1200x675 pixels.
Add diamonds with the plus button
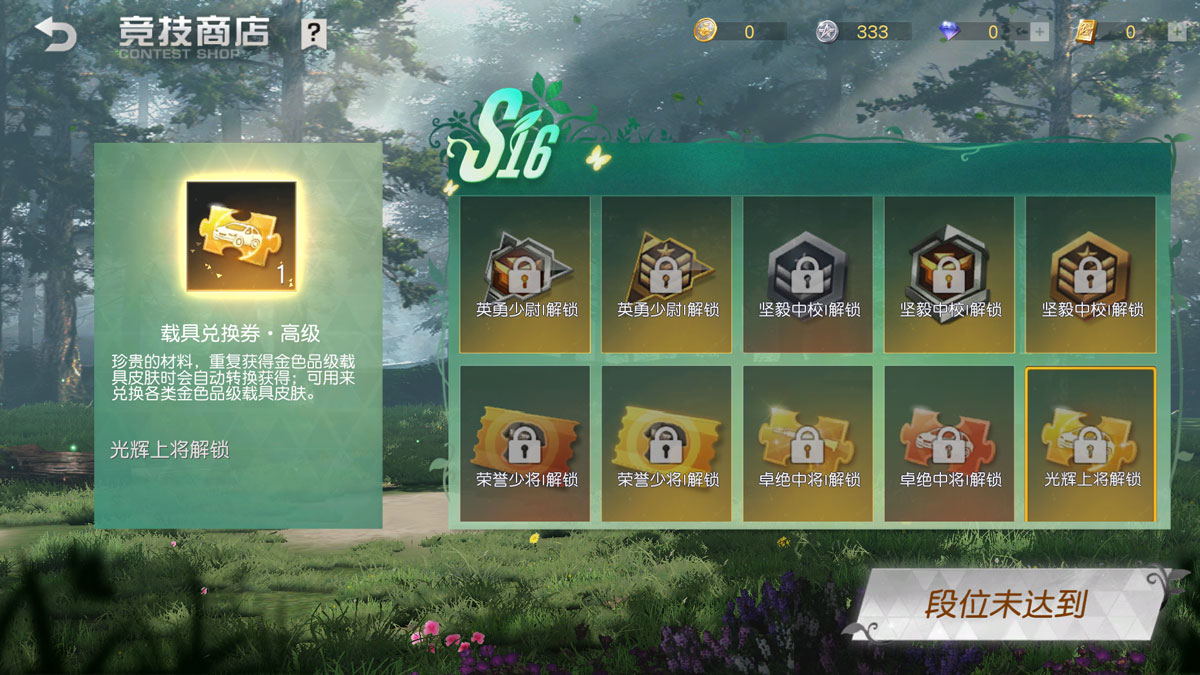point(1039,32)
